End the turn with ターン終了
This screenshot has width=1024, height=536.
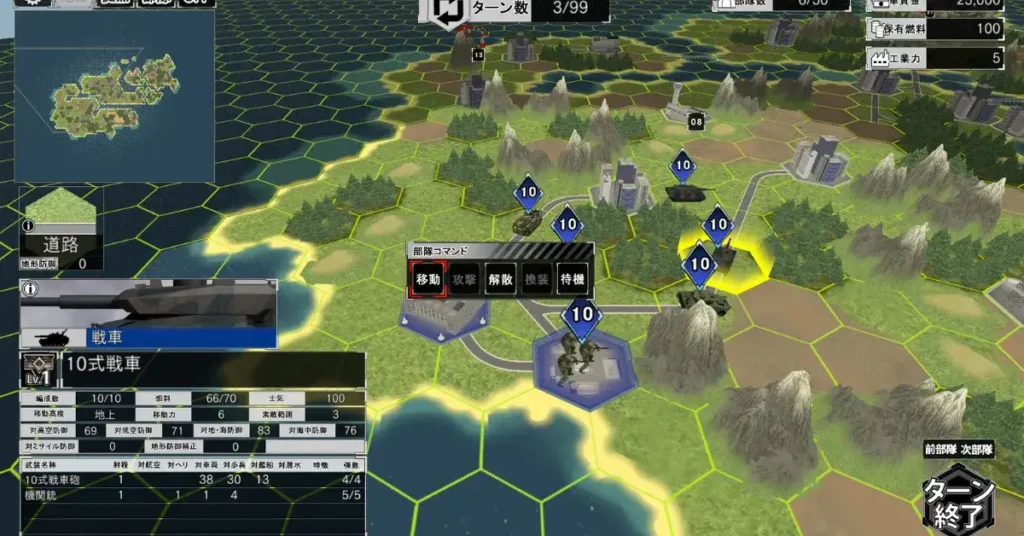957,501
